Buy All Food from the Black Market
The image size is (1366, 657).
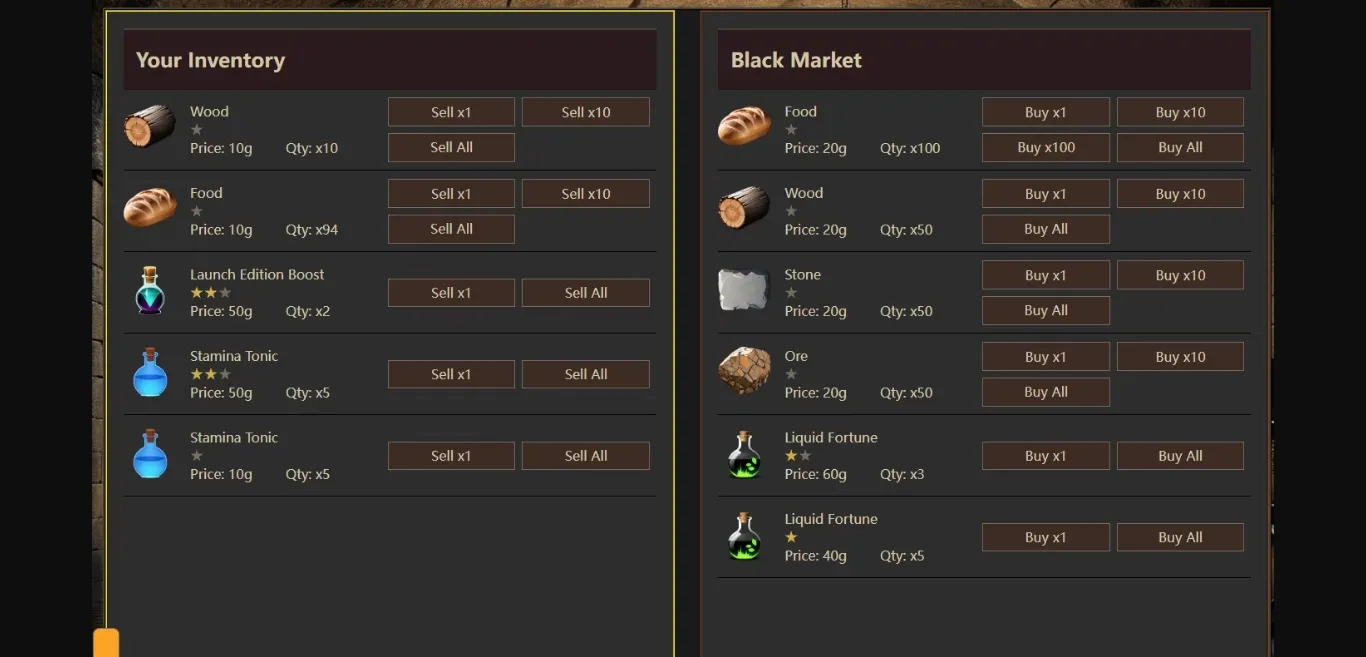(x=1180, y=147)
